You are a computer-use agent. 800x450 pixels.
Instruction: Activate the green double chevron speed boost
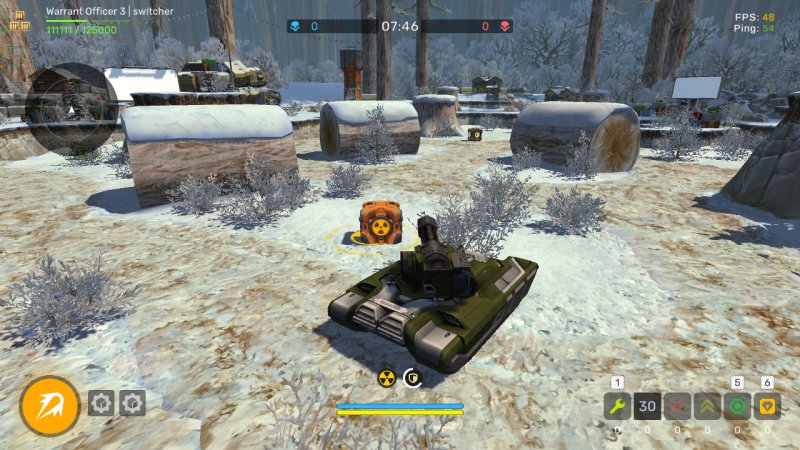tap(707, 407)
